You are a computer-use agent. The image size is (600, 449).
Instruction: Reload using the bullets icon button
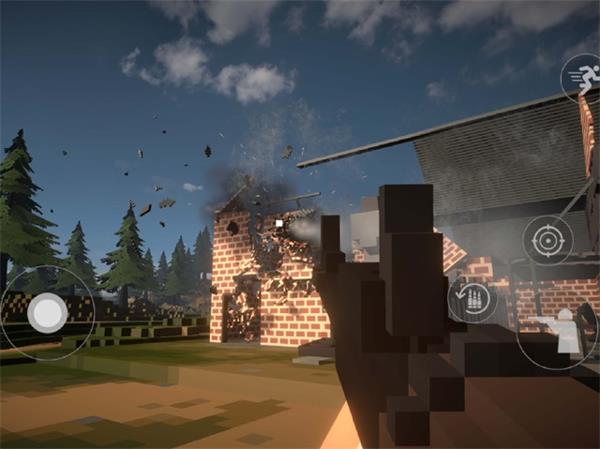click(x=472, y=300)
